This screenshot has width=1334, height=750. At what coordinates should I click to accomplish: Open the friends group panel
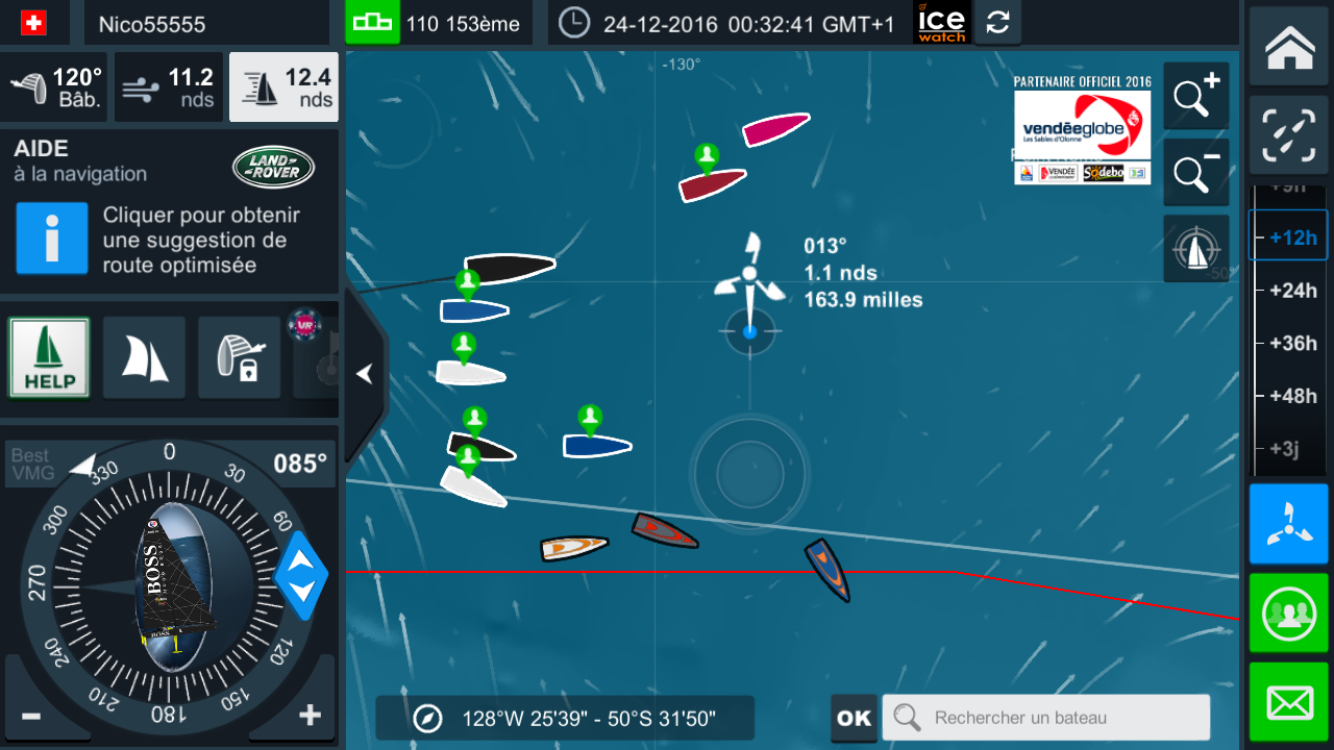(1289, 614)
